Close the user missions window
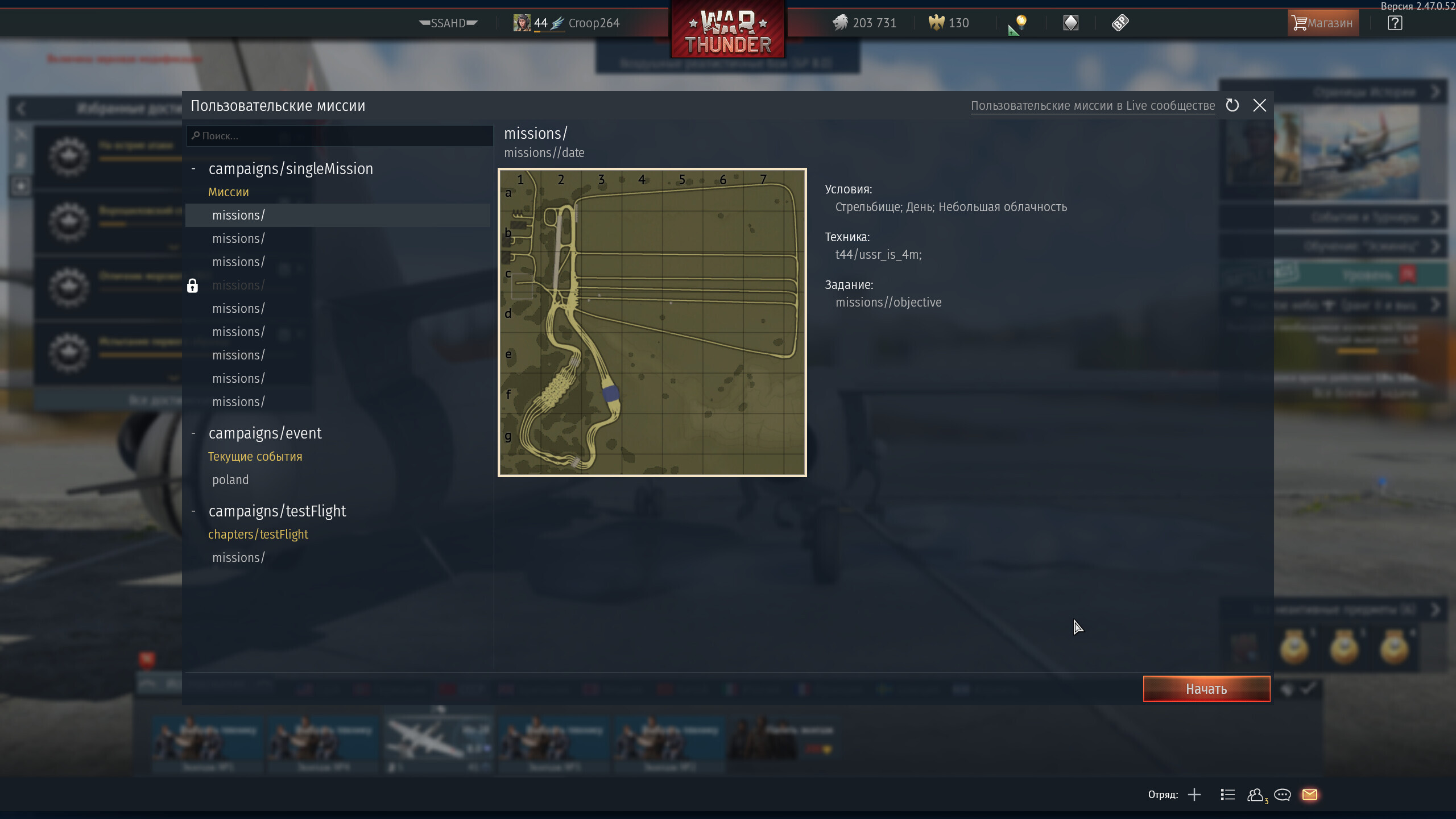This screenshot has width=1456, height=819. point(1259,106)
